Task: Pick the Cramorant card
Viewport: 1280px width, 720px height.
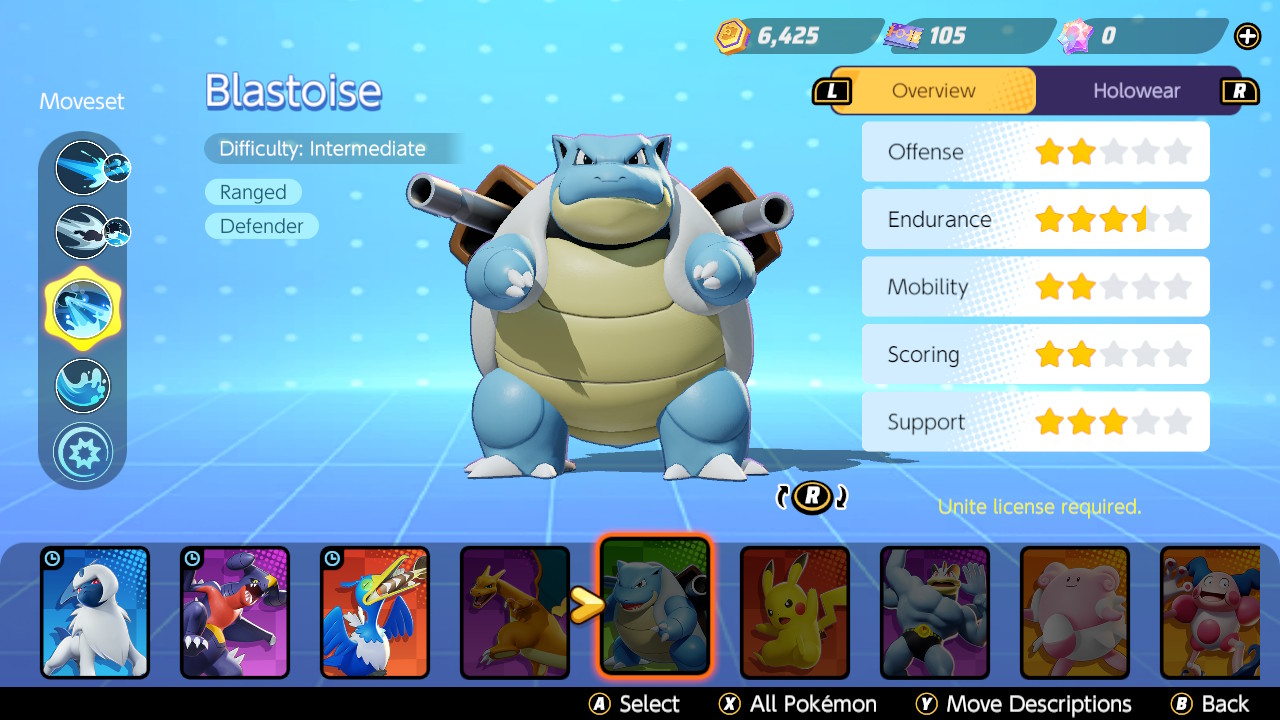Action: 375,611
